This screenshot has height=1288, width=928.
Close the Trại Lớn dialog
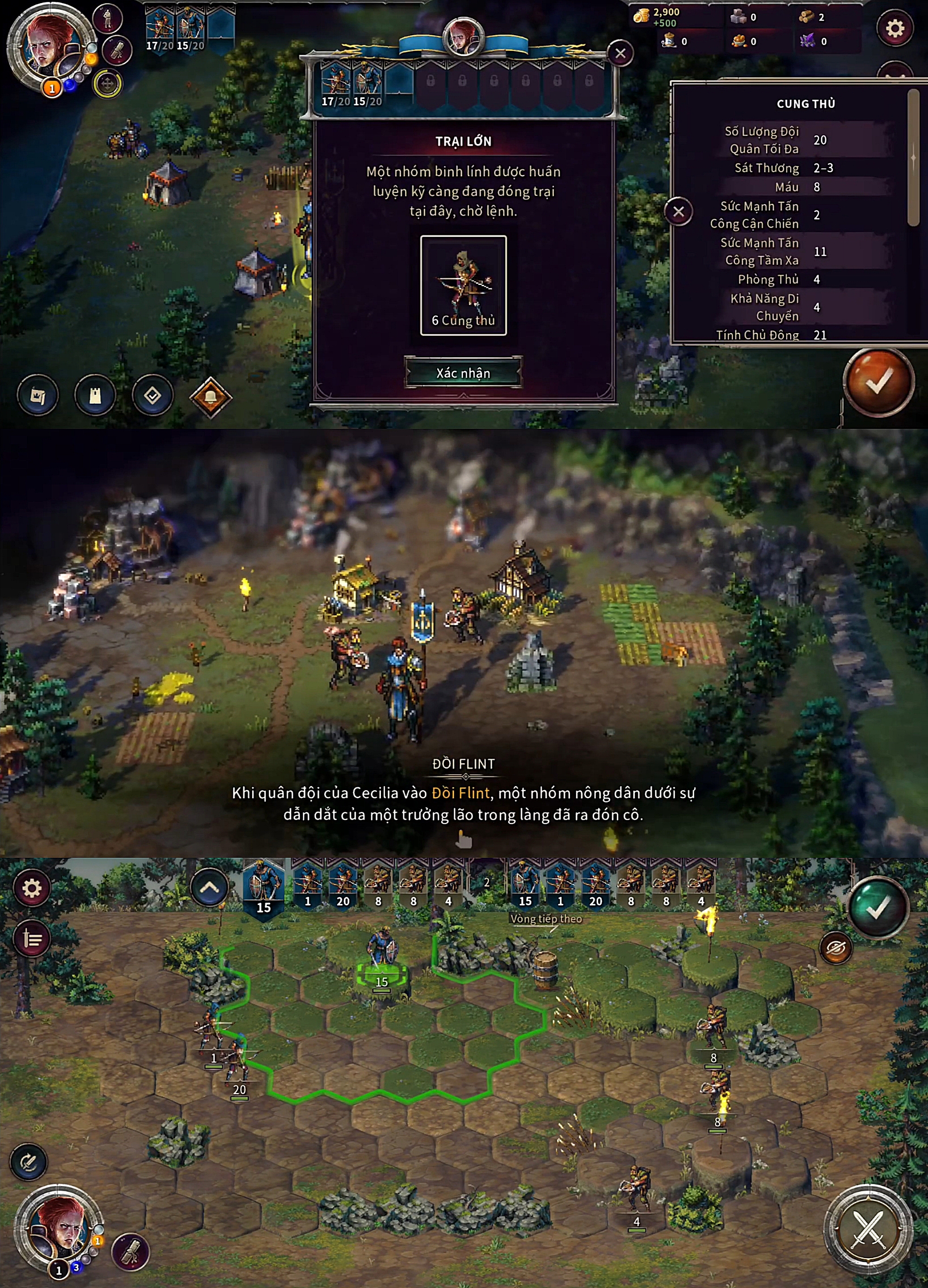tap(620, 53)
